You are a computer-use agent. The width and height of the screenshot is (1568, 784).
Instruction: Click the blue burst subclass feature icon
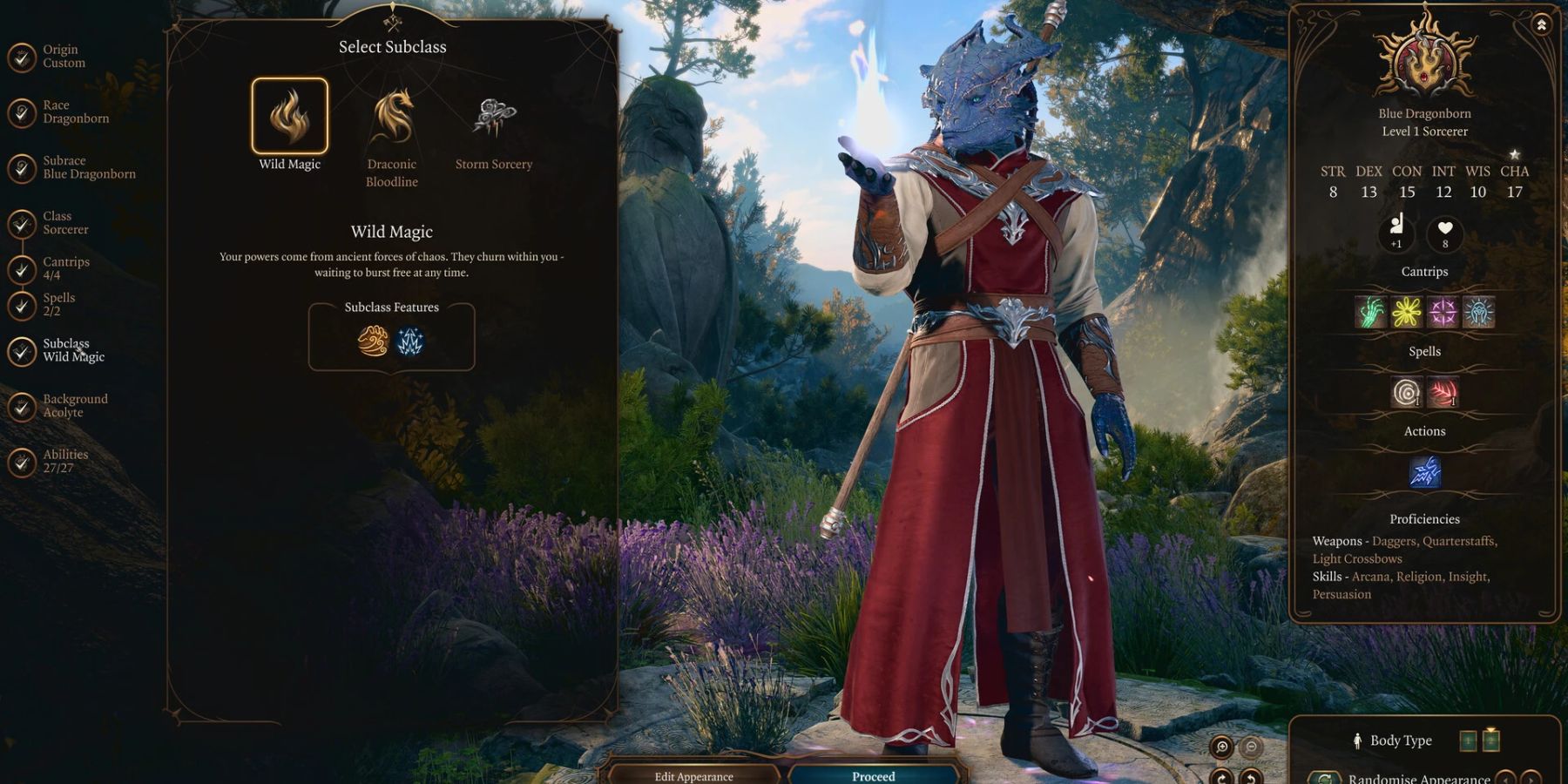[410, 341]
